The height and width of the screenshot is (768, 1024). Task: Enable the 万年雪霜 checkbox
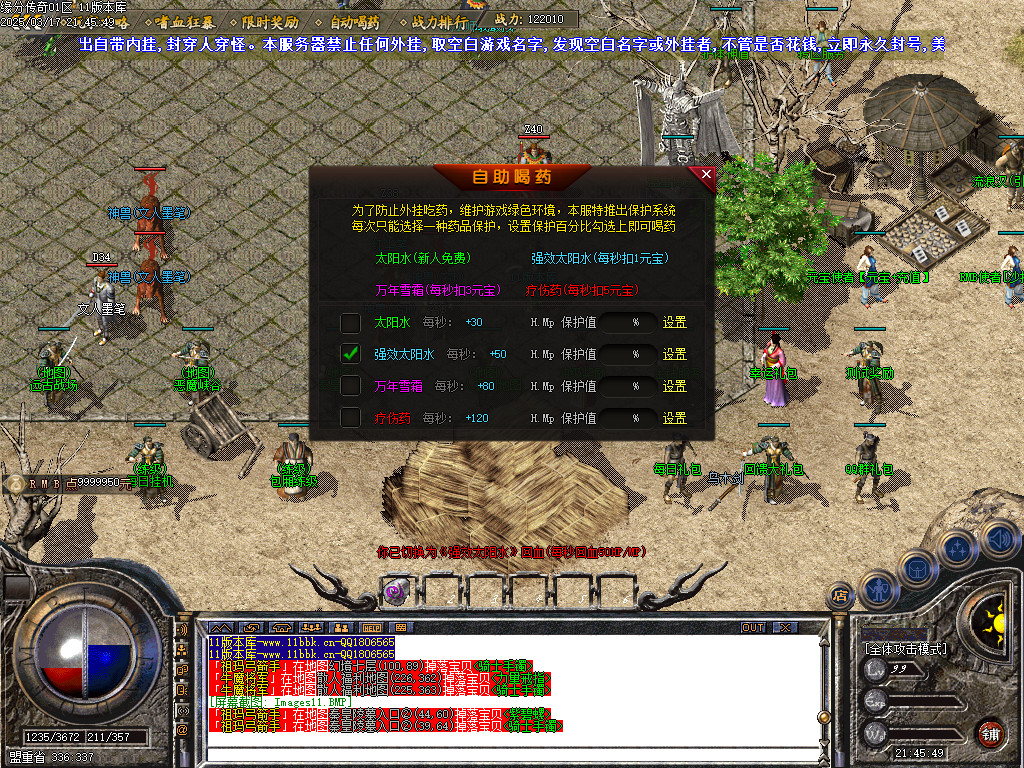coord(350,385)
